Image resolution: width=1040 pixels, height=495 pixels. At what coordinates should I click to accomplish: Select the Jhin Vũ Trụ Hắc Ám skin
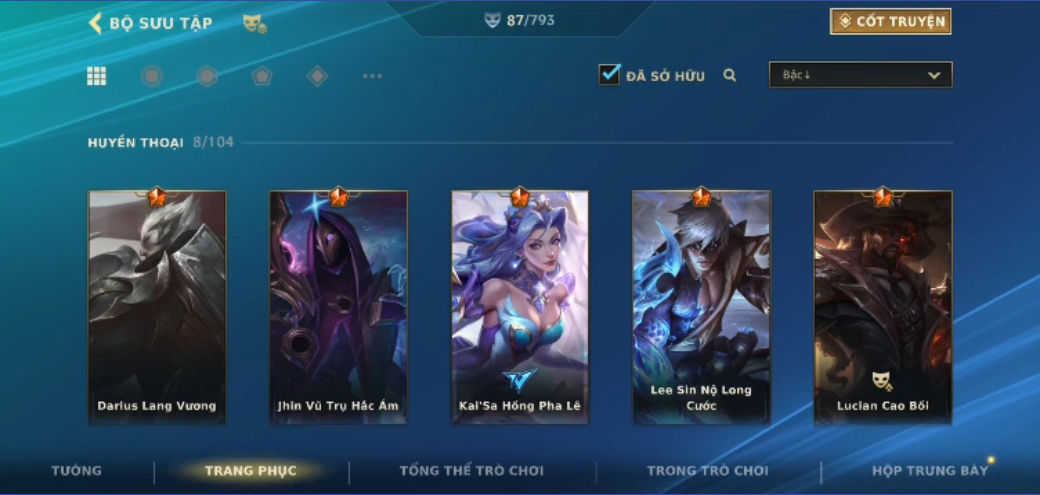(x=338, y=307)
